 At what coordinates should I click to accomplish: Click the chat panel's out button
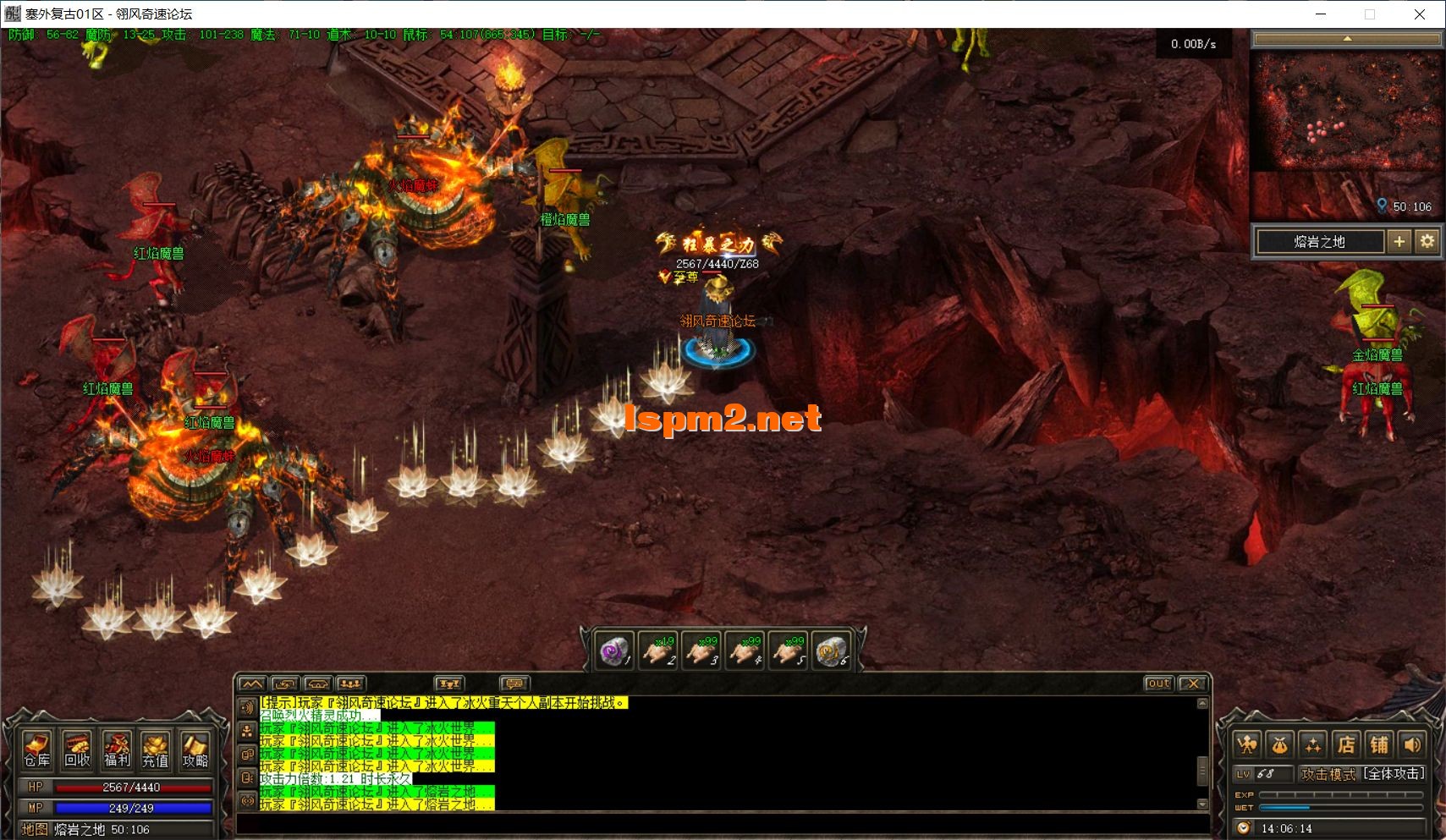click(x=1158, y=684)
